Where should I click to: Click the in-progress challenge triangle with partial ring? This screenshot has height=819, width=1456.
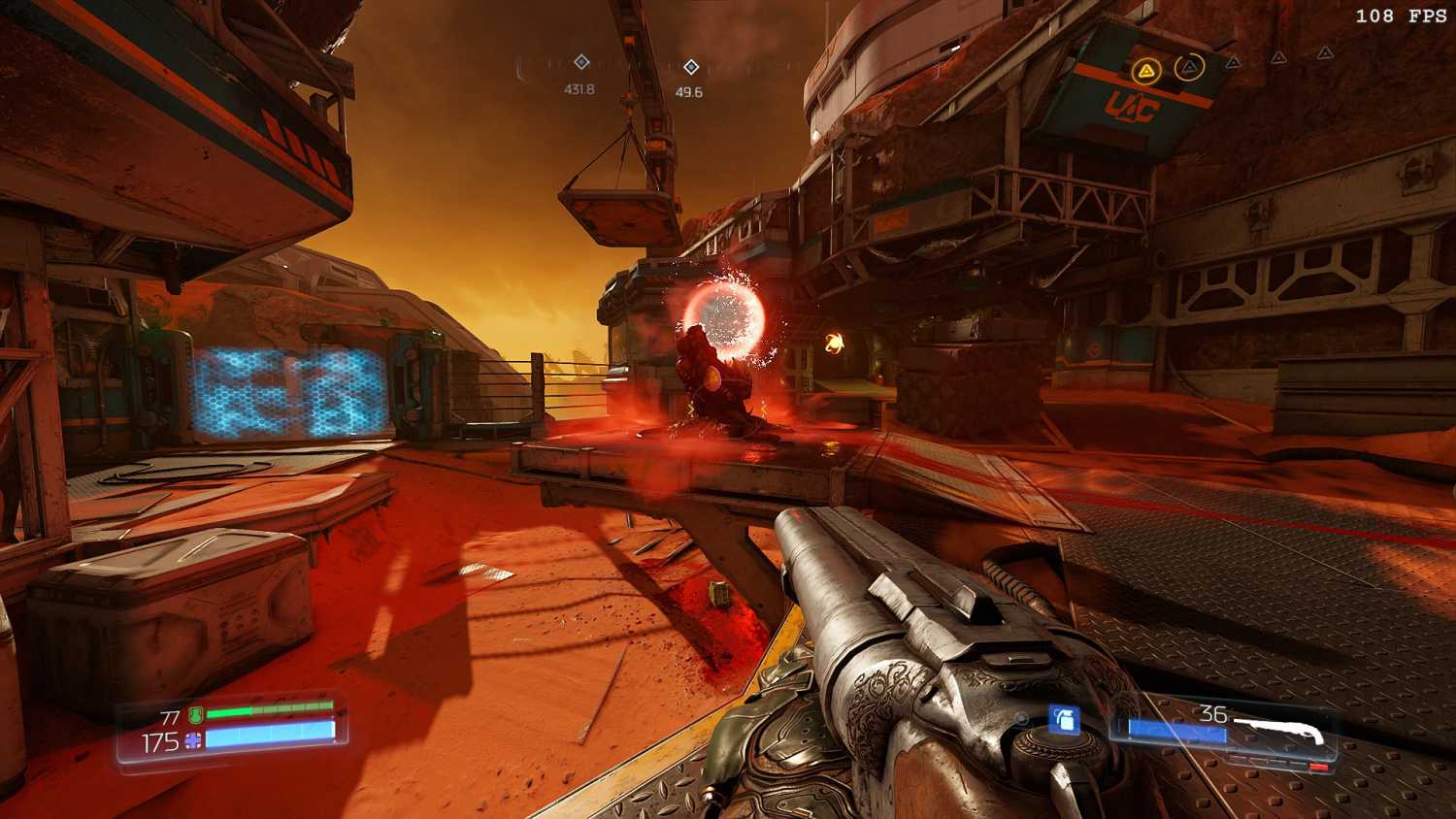(x=1189, y=67)
